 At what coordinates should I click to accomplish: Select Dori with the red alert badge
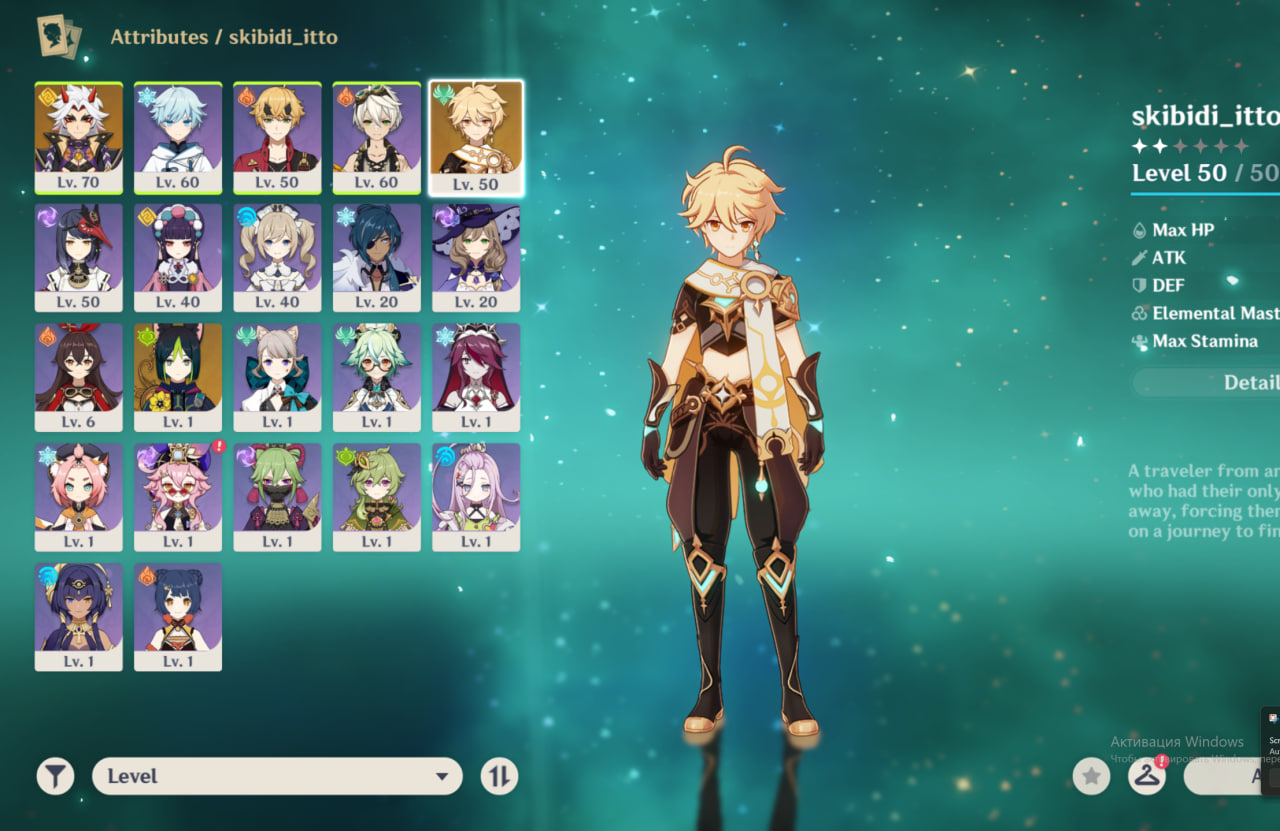click(x=178, y=497)
